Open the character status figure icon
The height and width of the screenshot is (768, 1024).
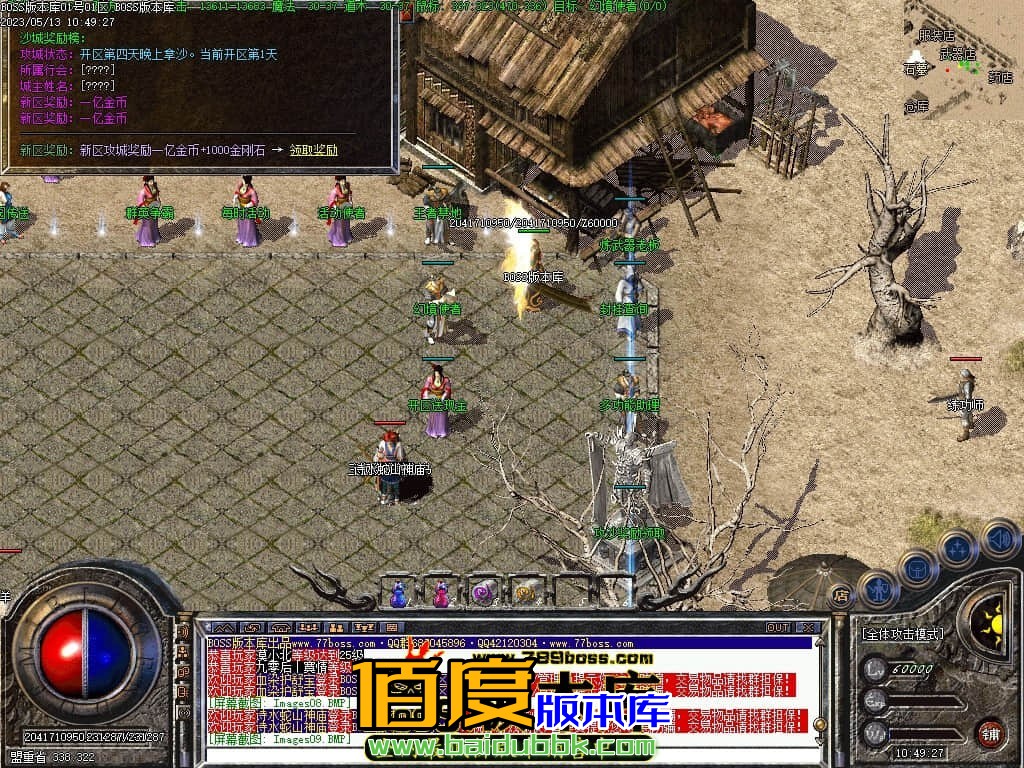point(878,590)
